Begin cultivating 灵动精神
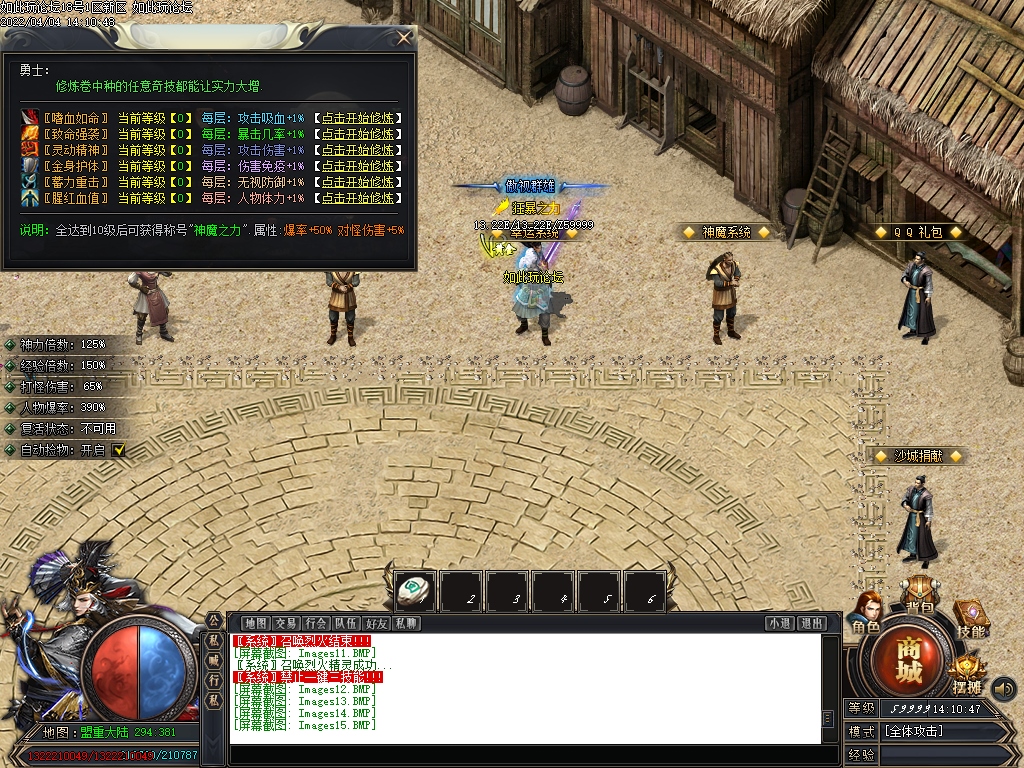Viewport: 1024px width, 768px height. [x=358, y=150]
